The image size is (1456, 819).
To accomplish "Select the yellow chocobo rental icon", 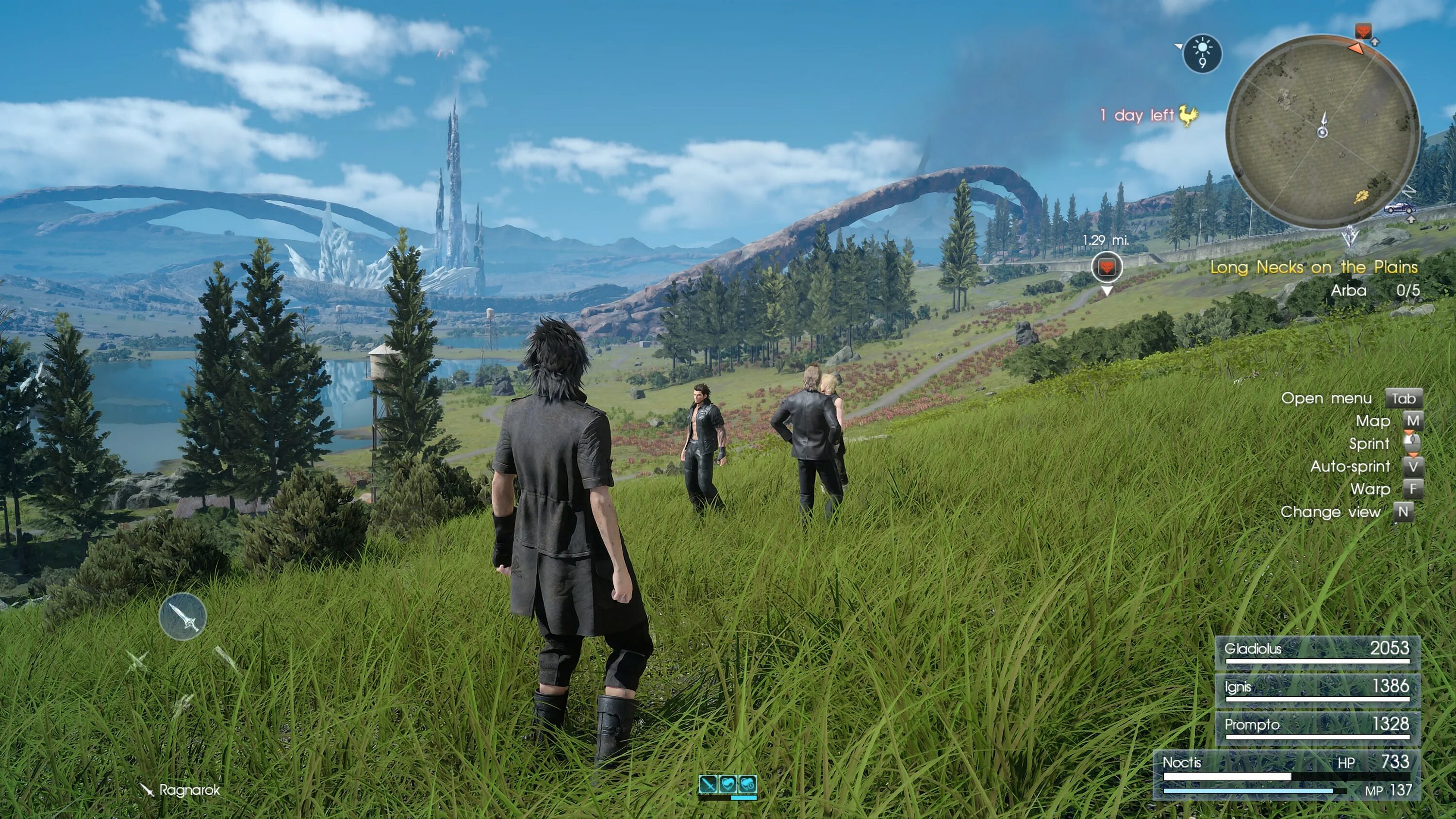I will click(x=1188, y=115).
